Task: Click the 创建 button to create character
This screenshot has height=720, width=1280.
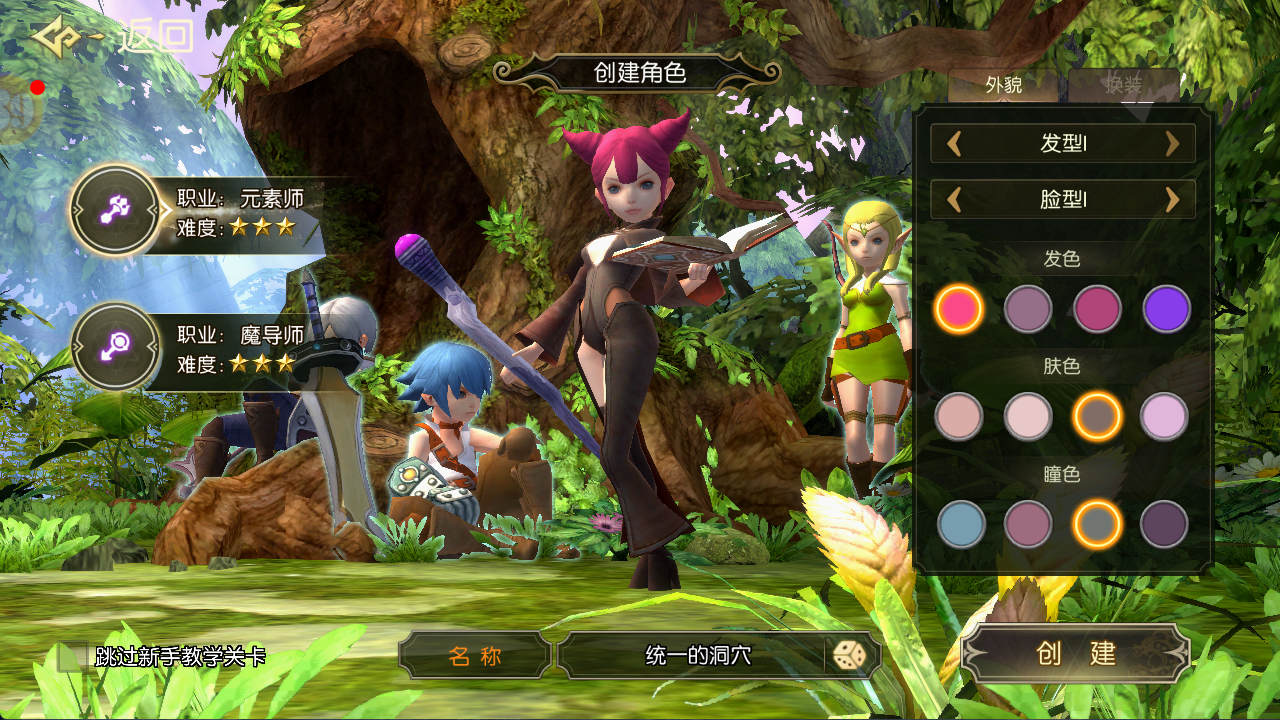Action: coord(1075,654)
